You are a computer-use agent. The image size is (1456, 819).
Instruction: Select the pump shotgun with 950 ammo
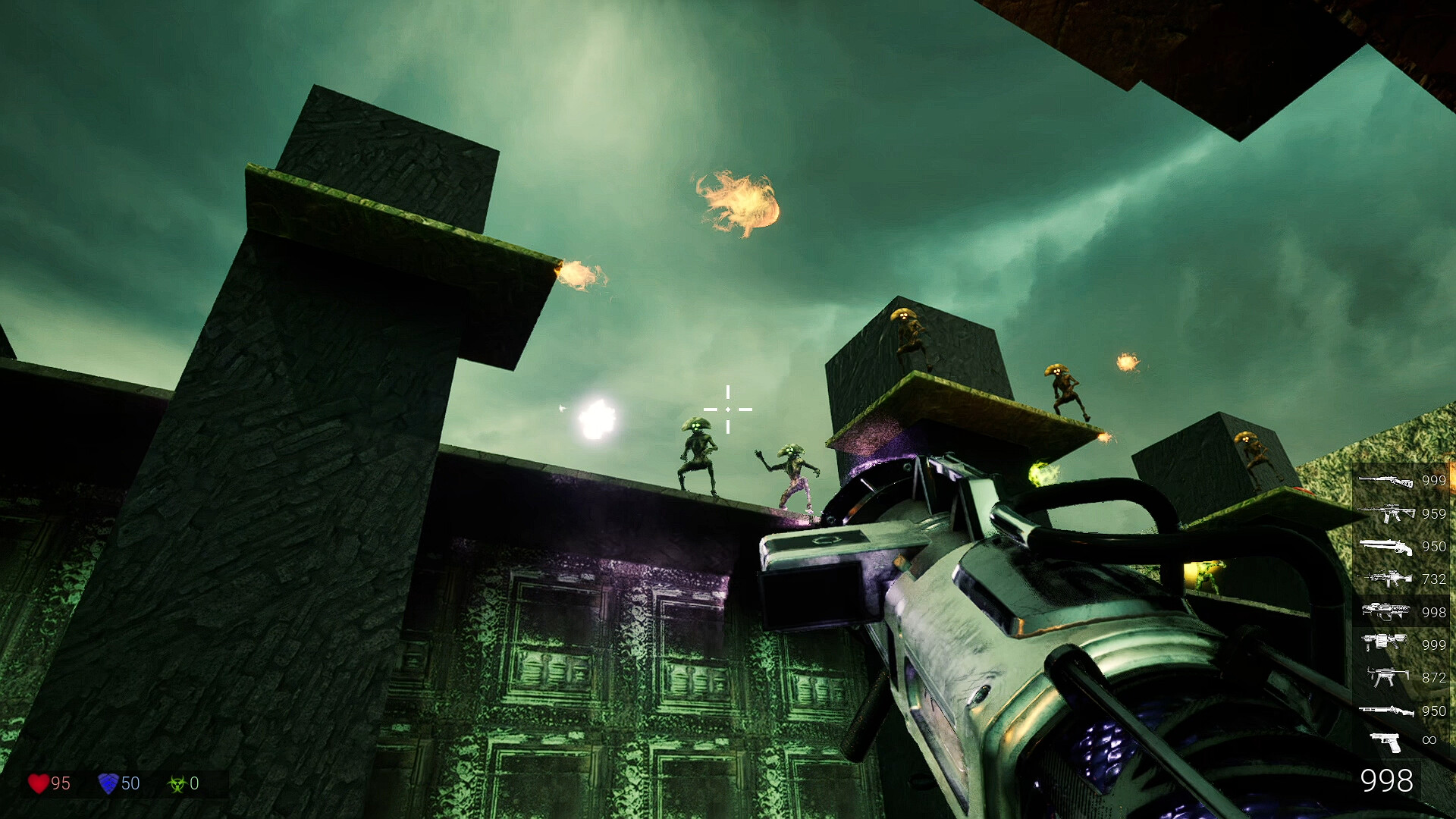pos(1388,711)
